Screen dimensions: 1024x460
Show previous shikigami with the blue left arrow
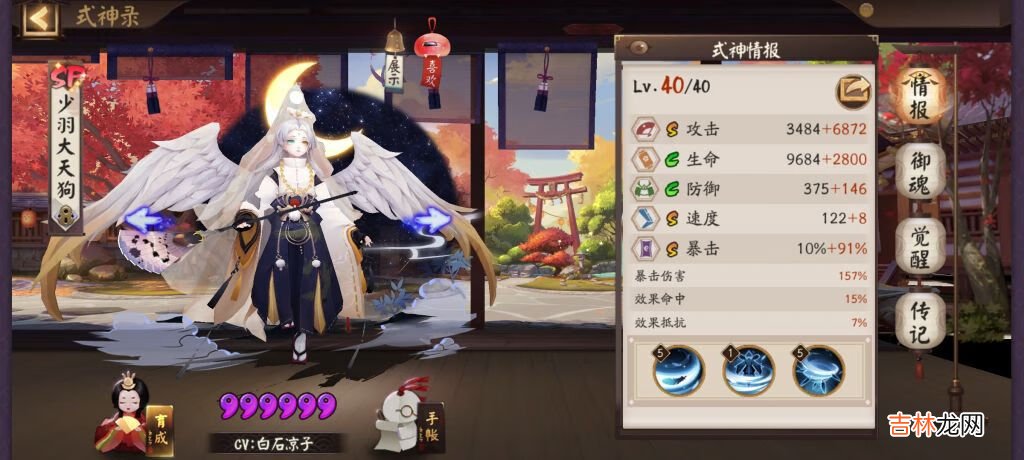pos(141,219)
